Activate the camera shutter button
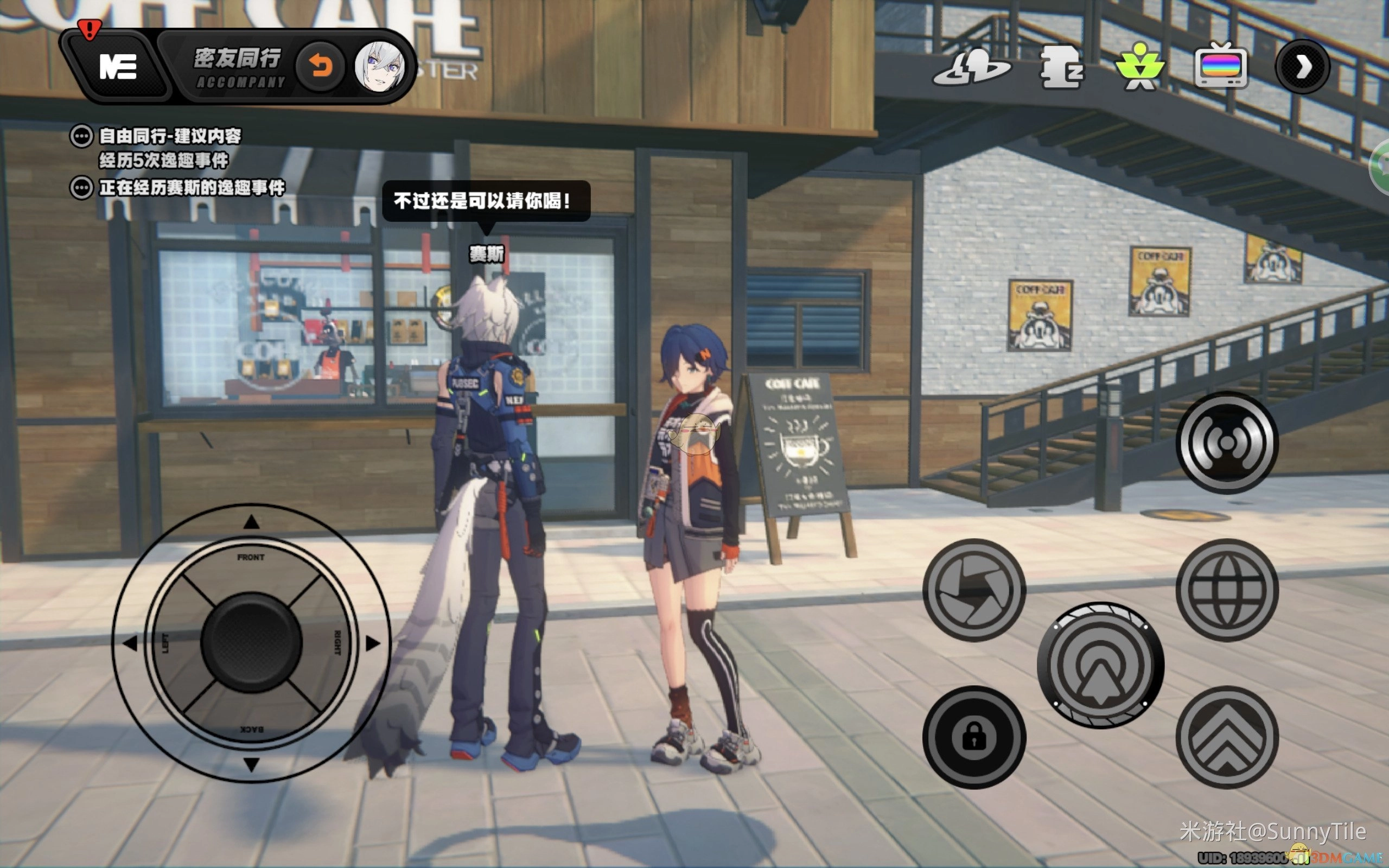Screen dimensions: 1389x868 pyautogui.click(x=974, y=590)
